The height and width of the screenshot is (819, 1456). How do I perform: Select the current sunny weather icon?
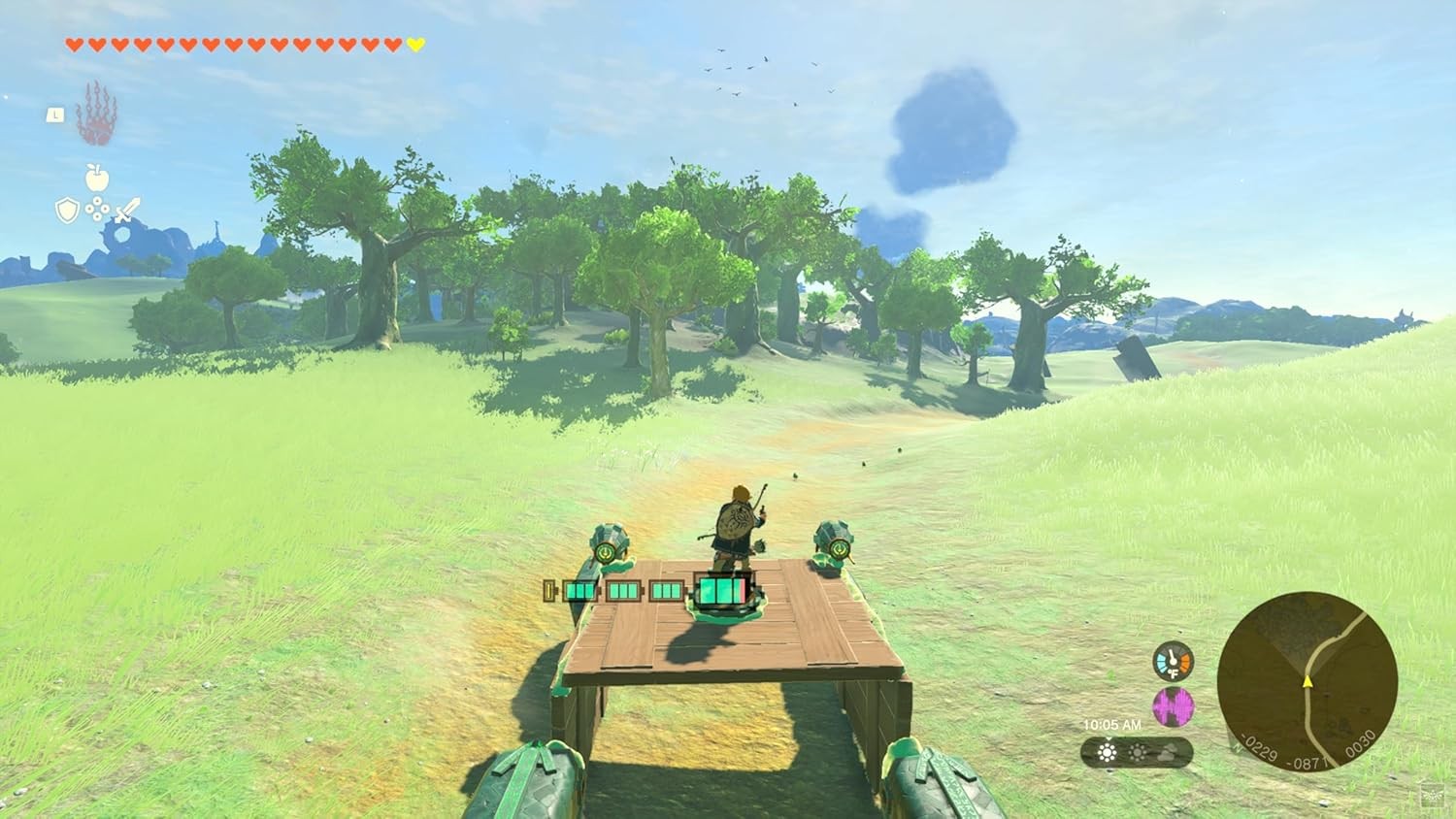coord(1108,752)
